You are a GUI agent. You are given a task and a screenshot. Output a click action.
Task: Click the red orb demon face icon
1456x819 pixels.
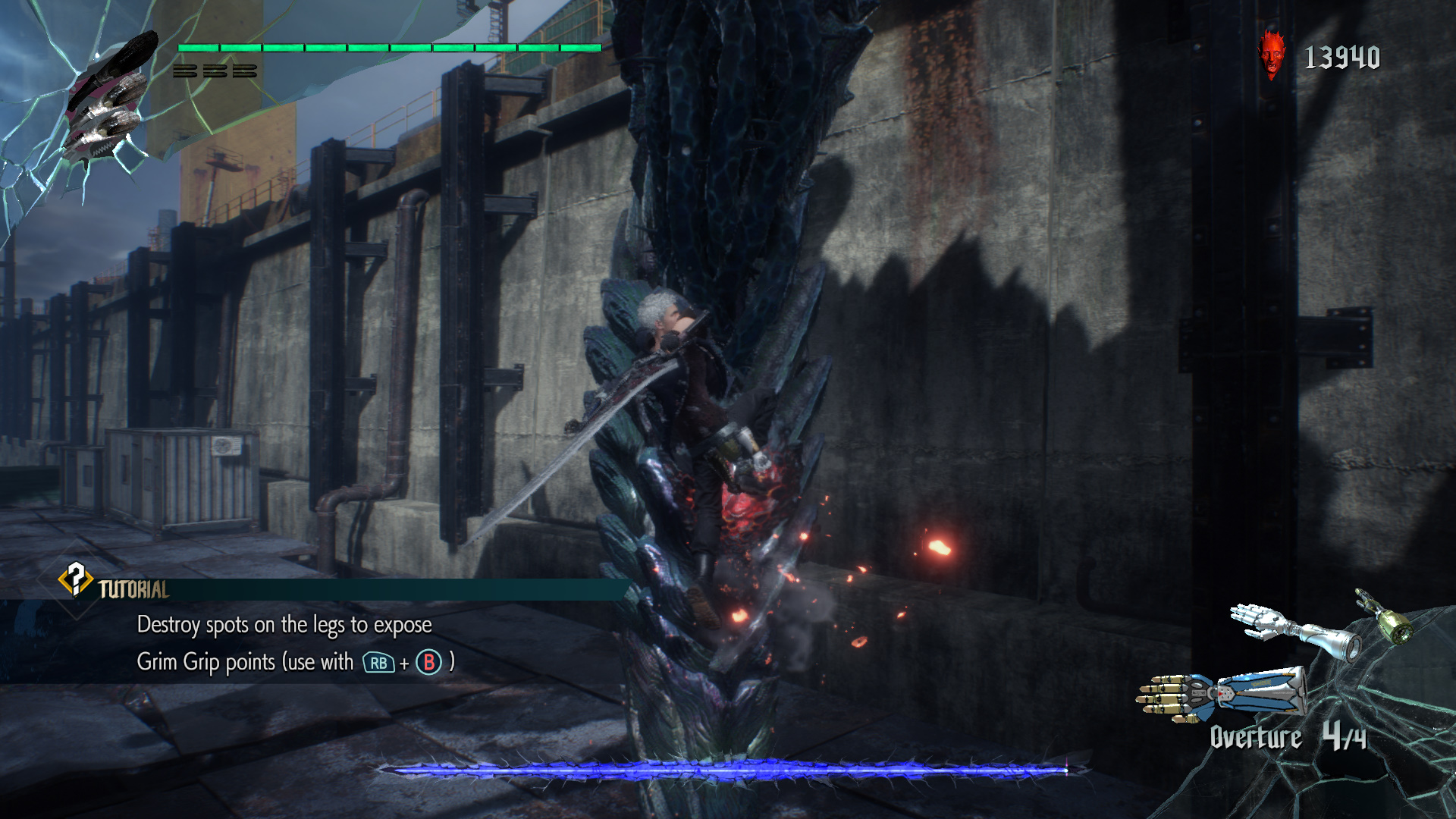(x=1272, y=55)
